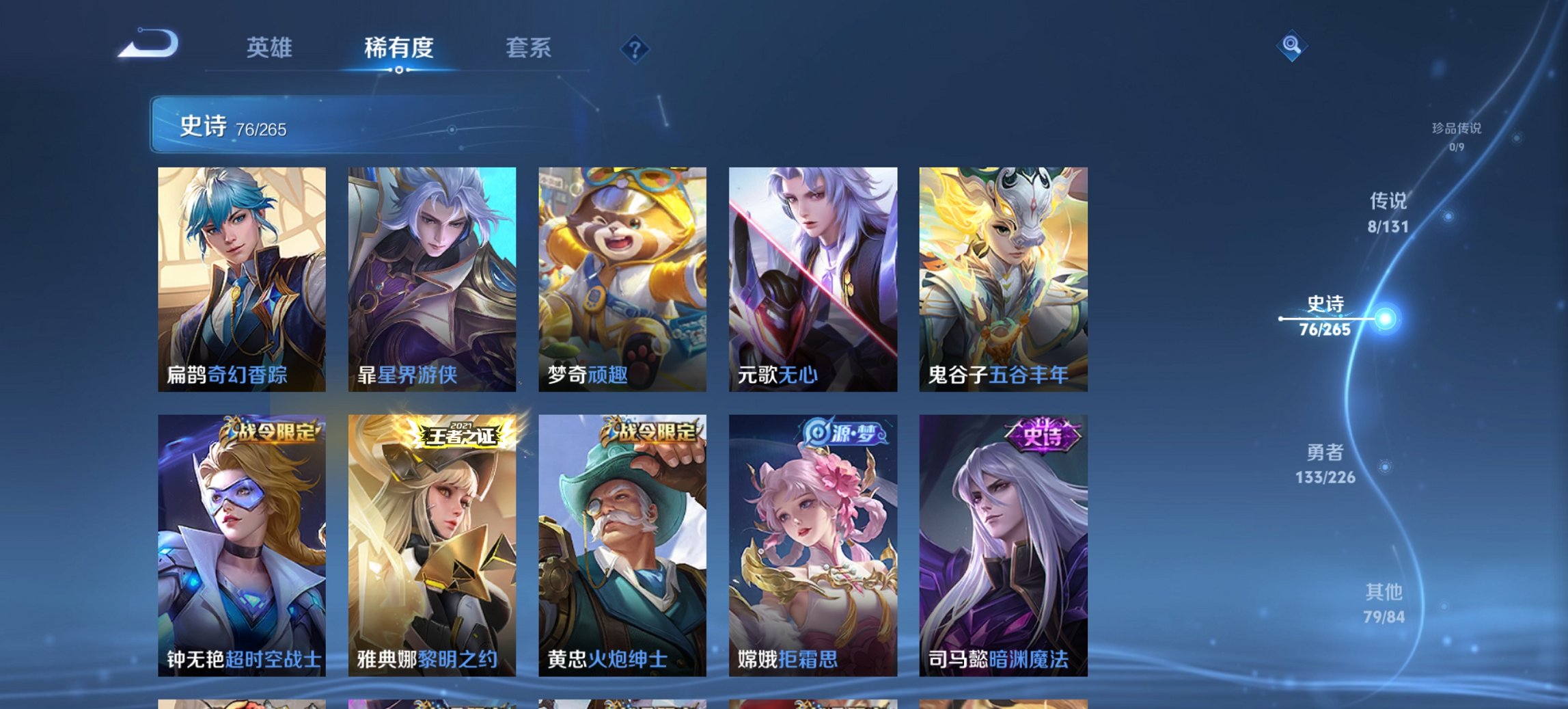Switch to the 套系 tab
This screenshot has height=709, width=1568.
pos(529,49)
